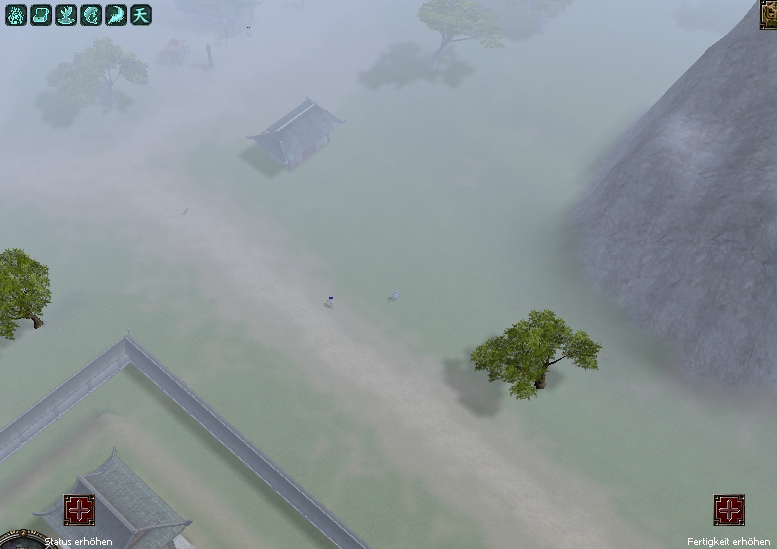Click the Fertigkeit erhöhen plus button

pos(729,510)
